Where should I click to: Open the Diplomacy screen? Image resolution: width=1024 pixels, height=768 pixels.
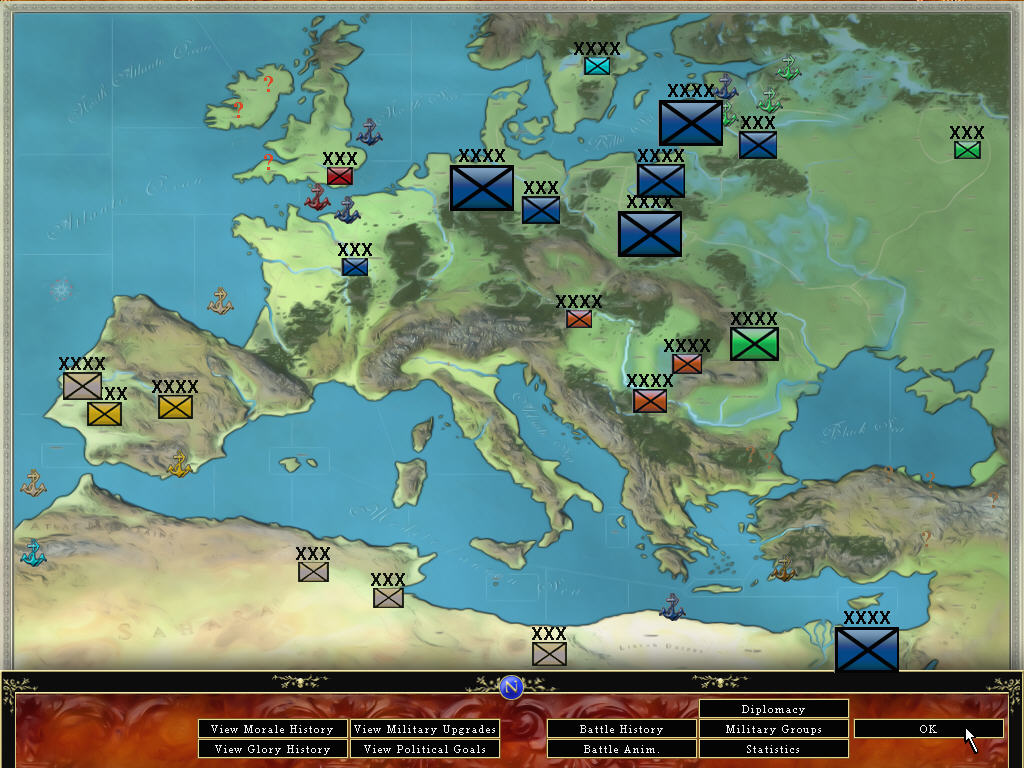click(x=773, y=709)
